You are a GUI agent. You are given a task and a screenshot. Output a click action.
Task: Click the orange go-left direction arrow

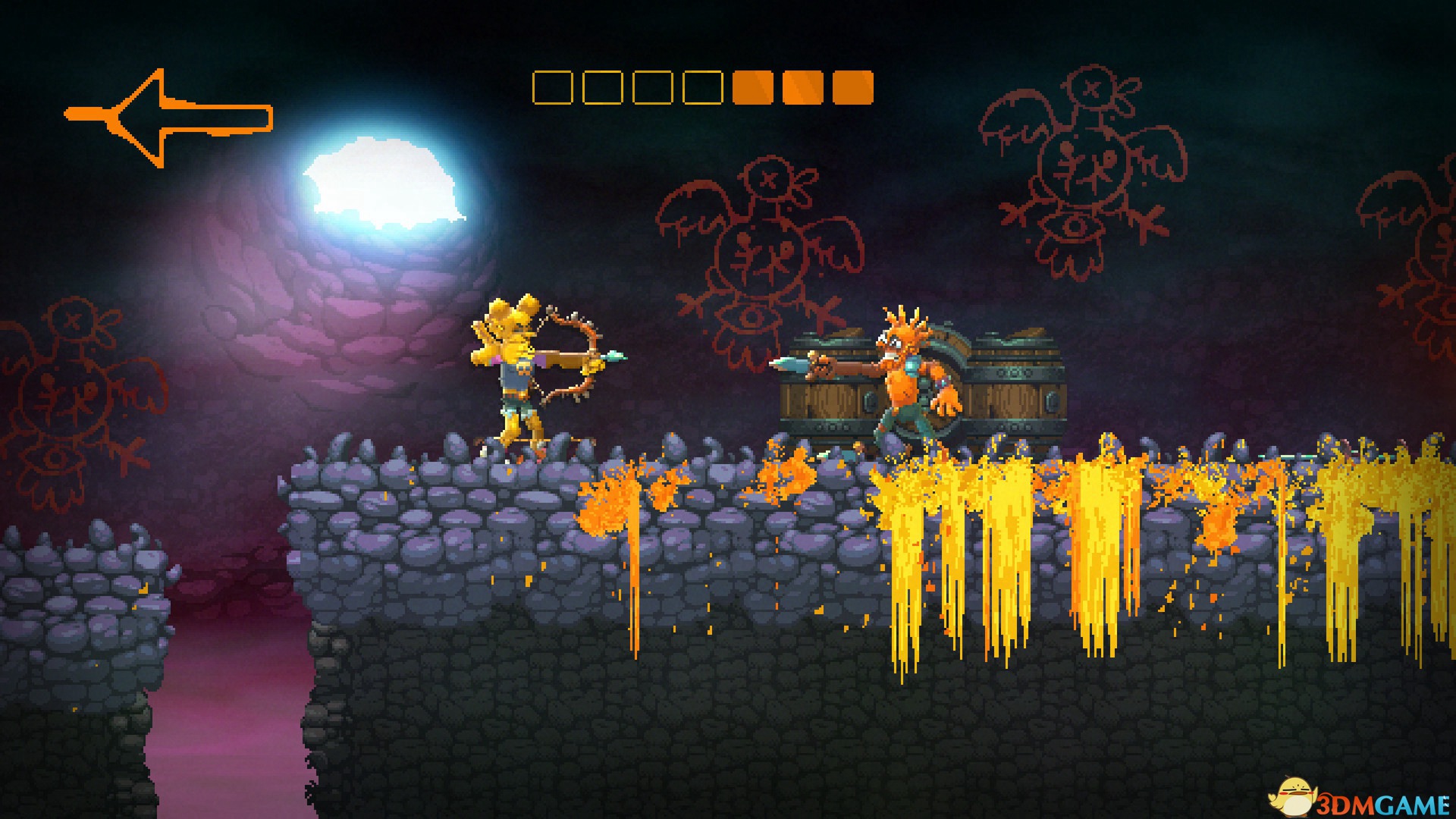point(168,118)
